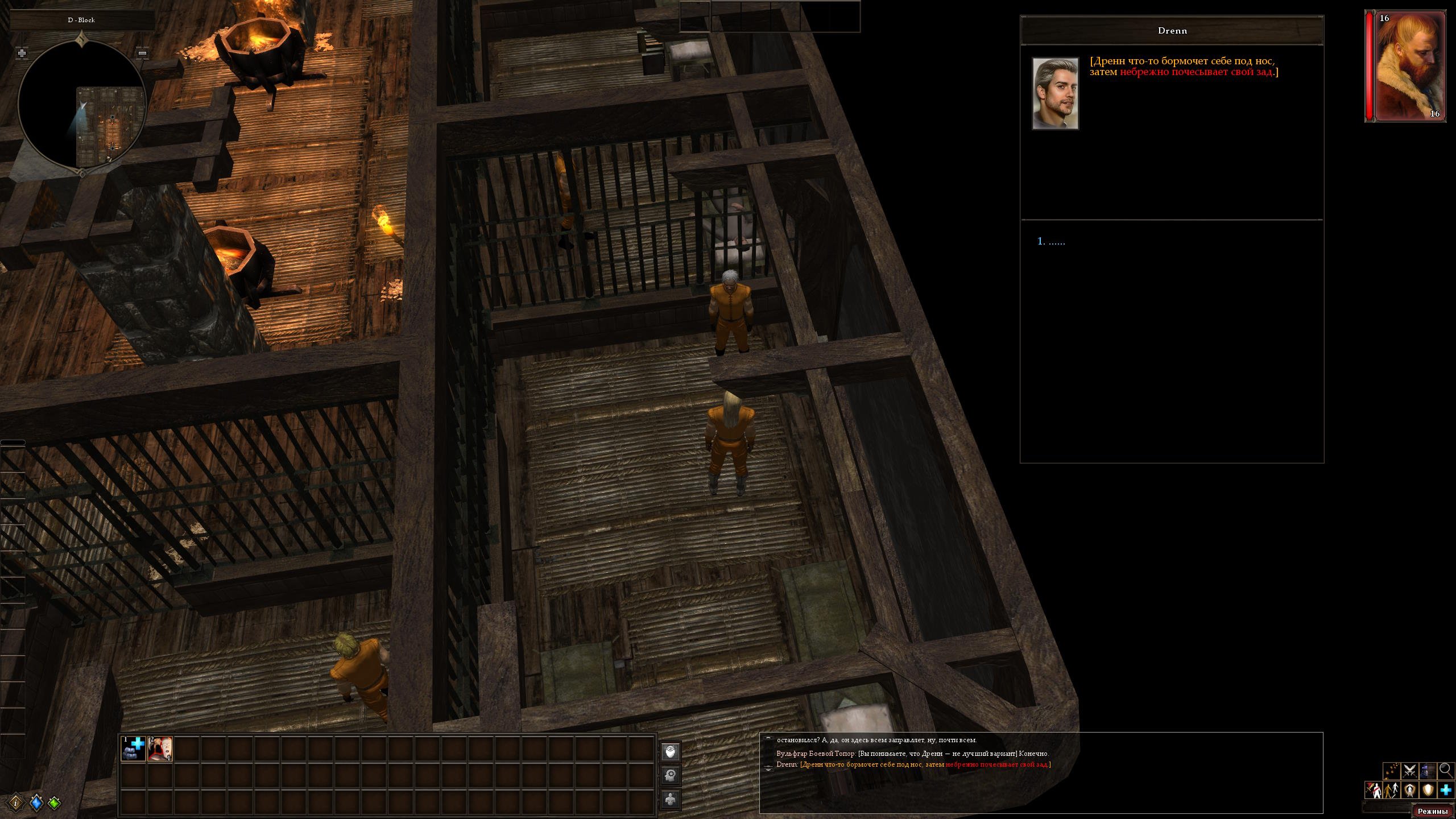
Task: Open the Режимы modes button
Action: [1432, 812]
